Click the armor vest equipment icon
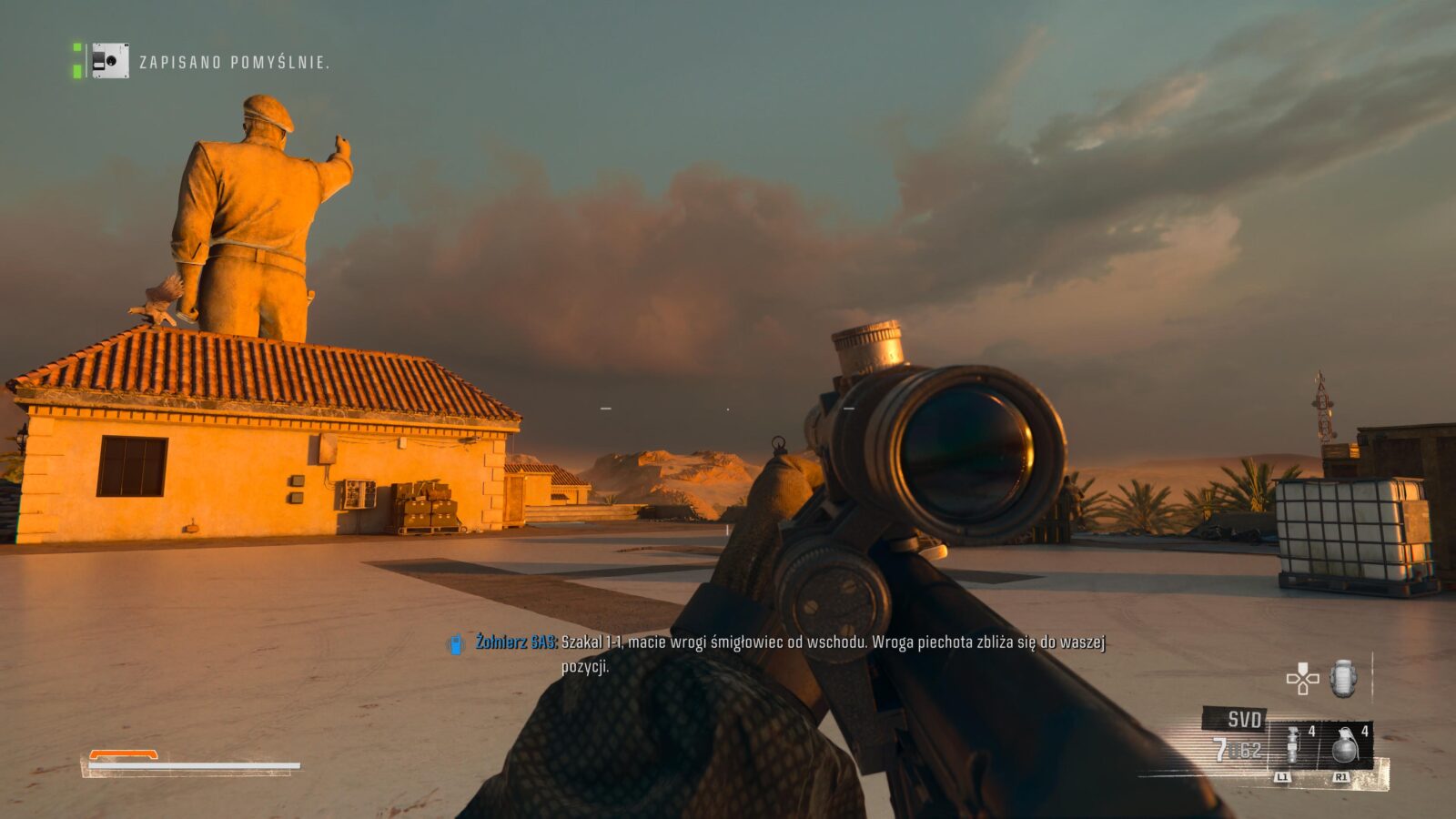The width and height of the screenshot is (1456, 819). [x=1343, y=679]
